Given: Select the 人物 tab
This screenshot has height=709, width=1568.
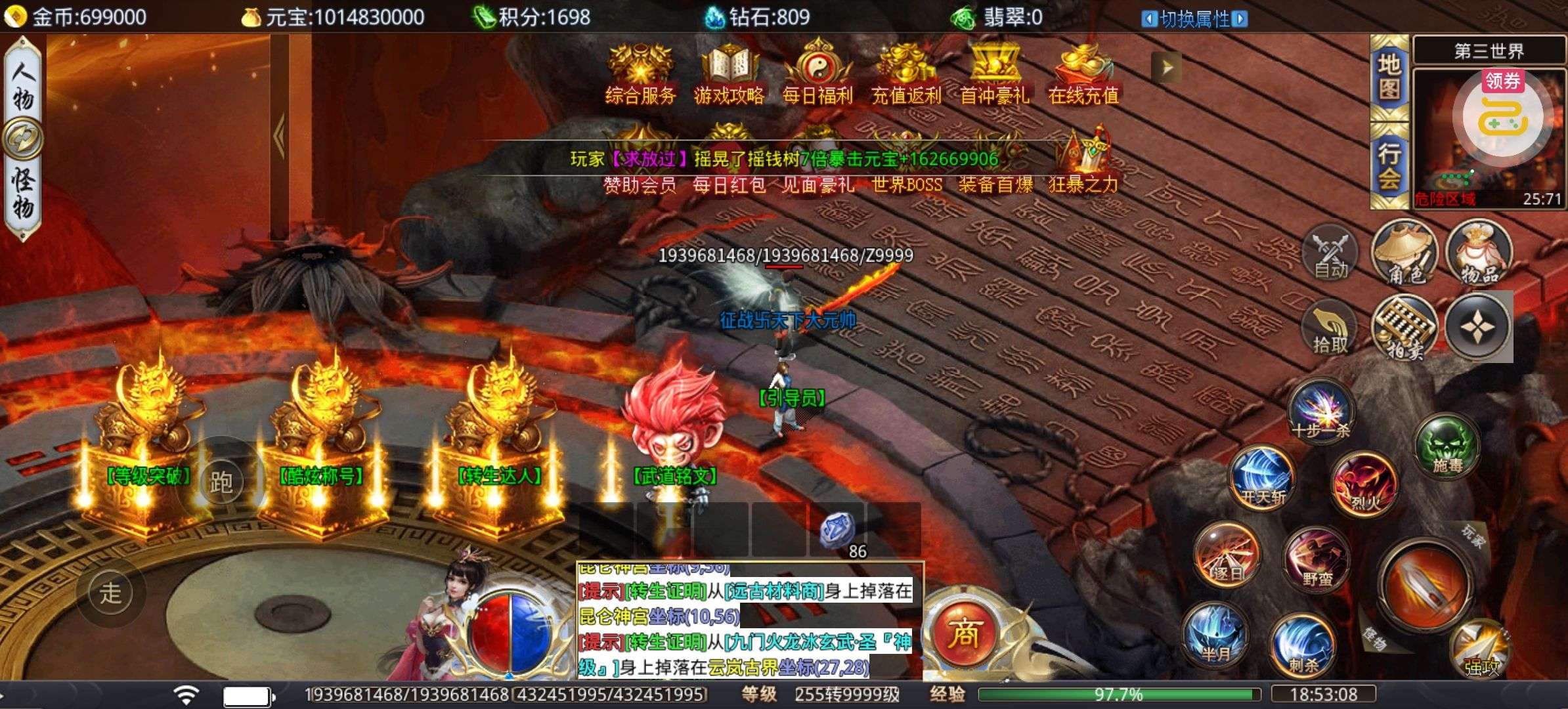Looking at the screenshot, I should 23,85.
